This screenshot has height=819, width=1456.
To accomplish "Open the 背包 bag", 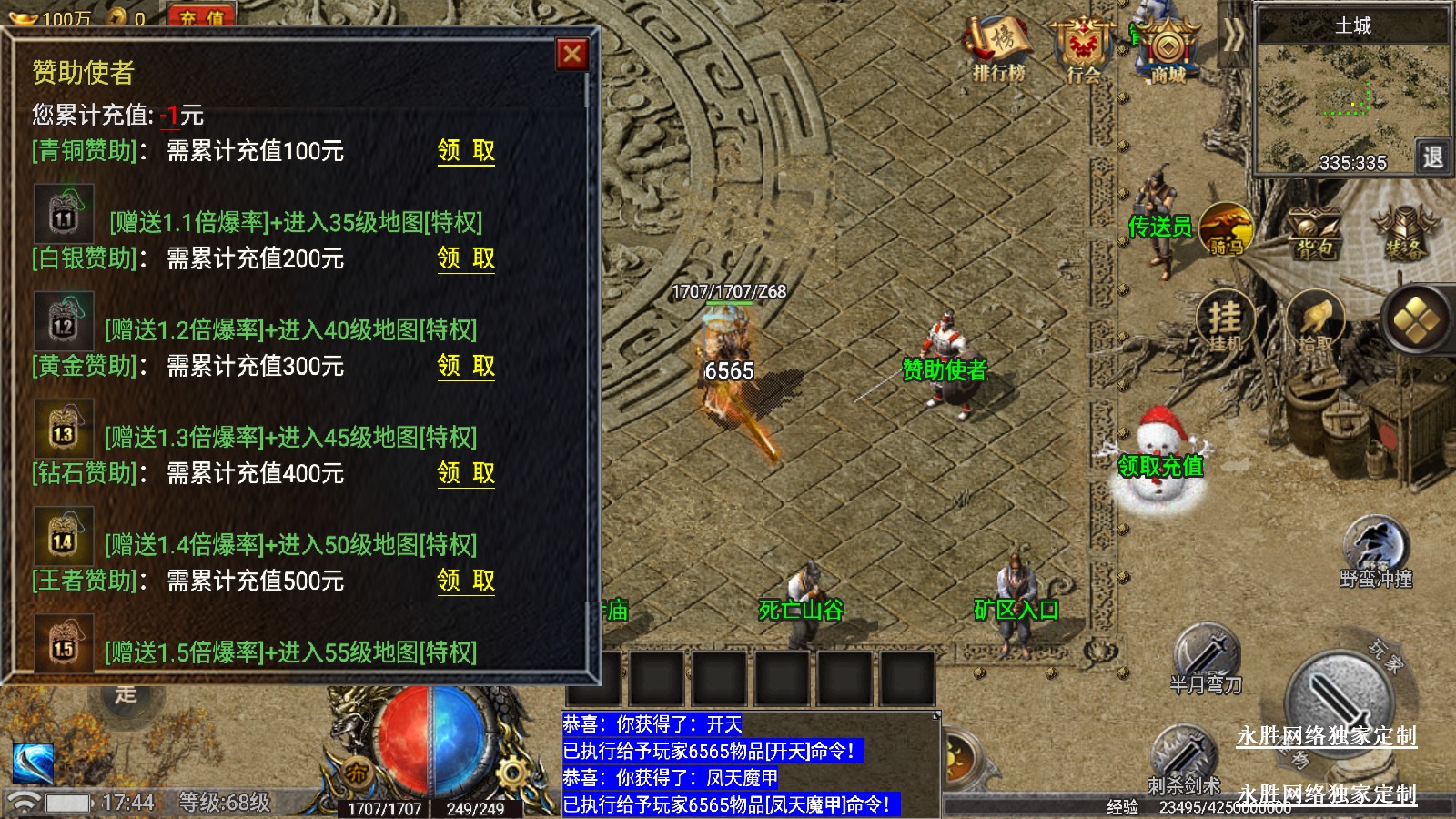I will click(x=1312, y=233).
